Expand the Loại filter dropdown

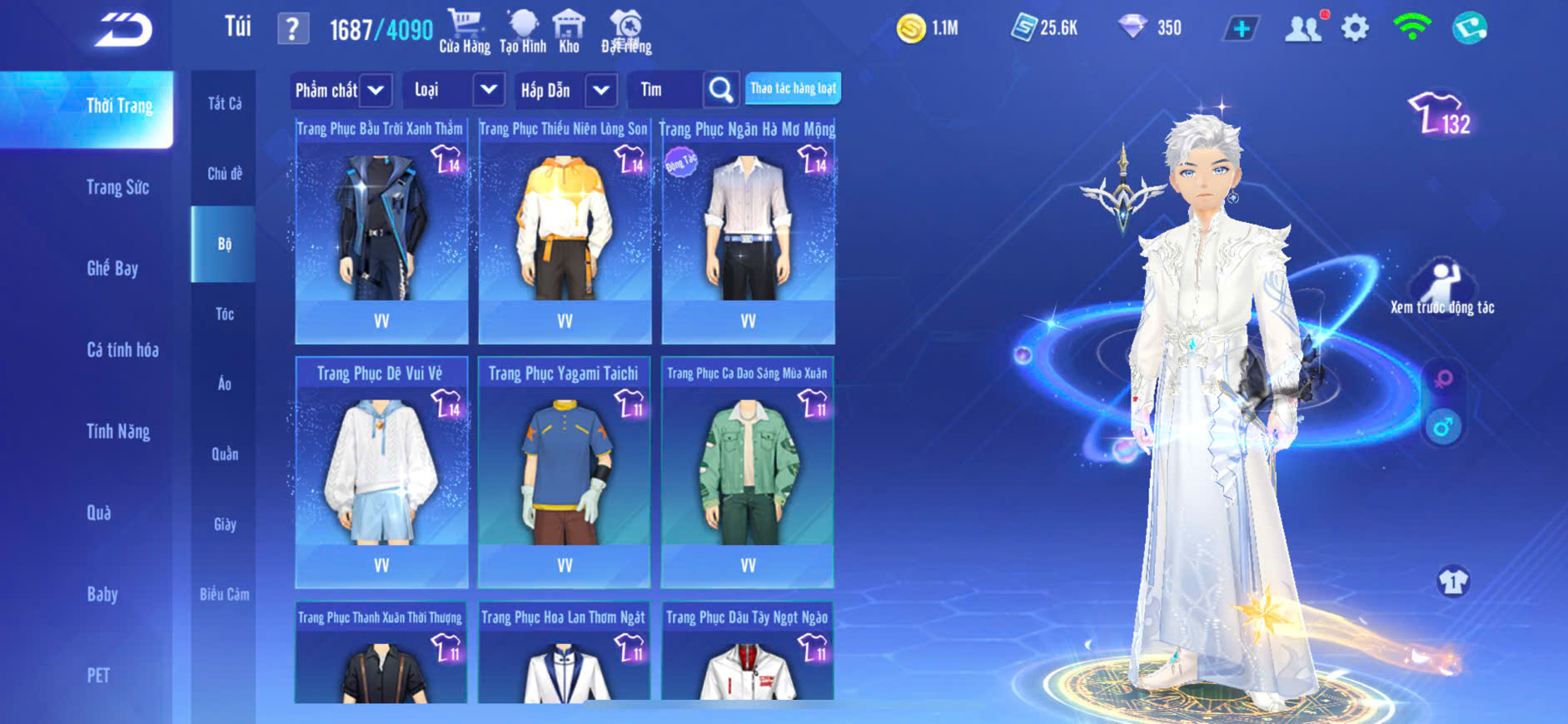click(x=489, y=89)
